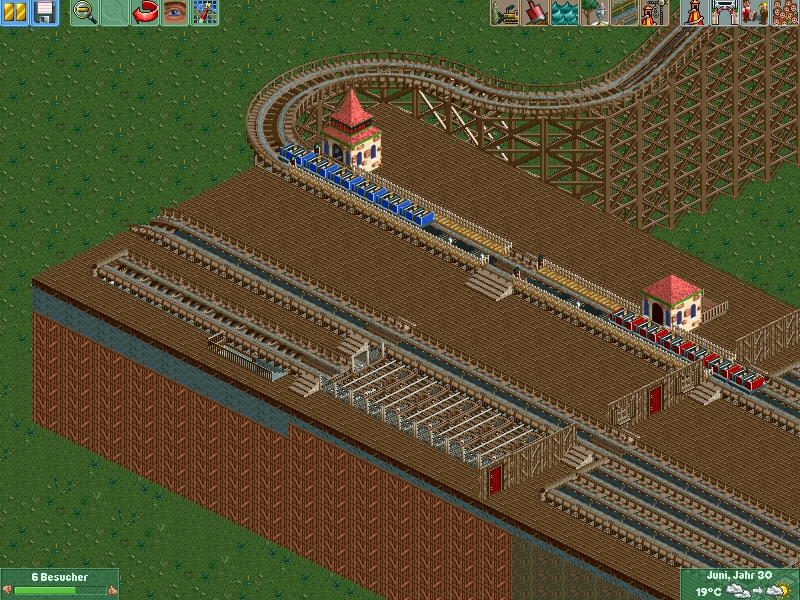Screen dimensions: 800x600
Task: Open the eye view options menu
Action: click(x=175, y=13)
